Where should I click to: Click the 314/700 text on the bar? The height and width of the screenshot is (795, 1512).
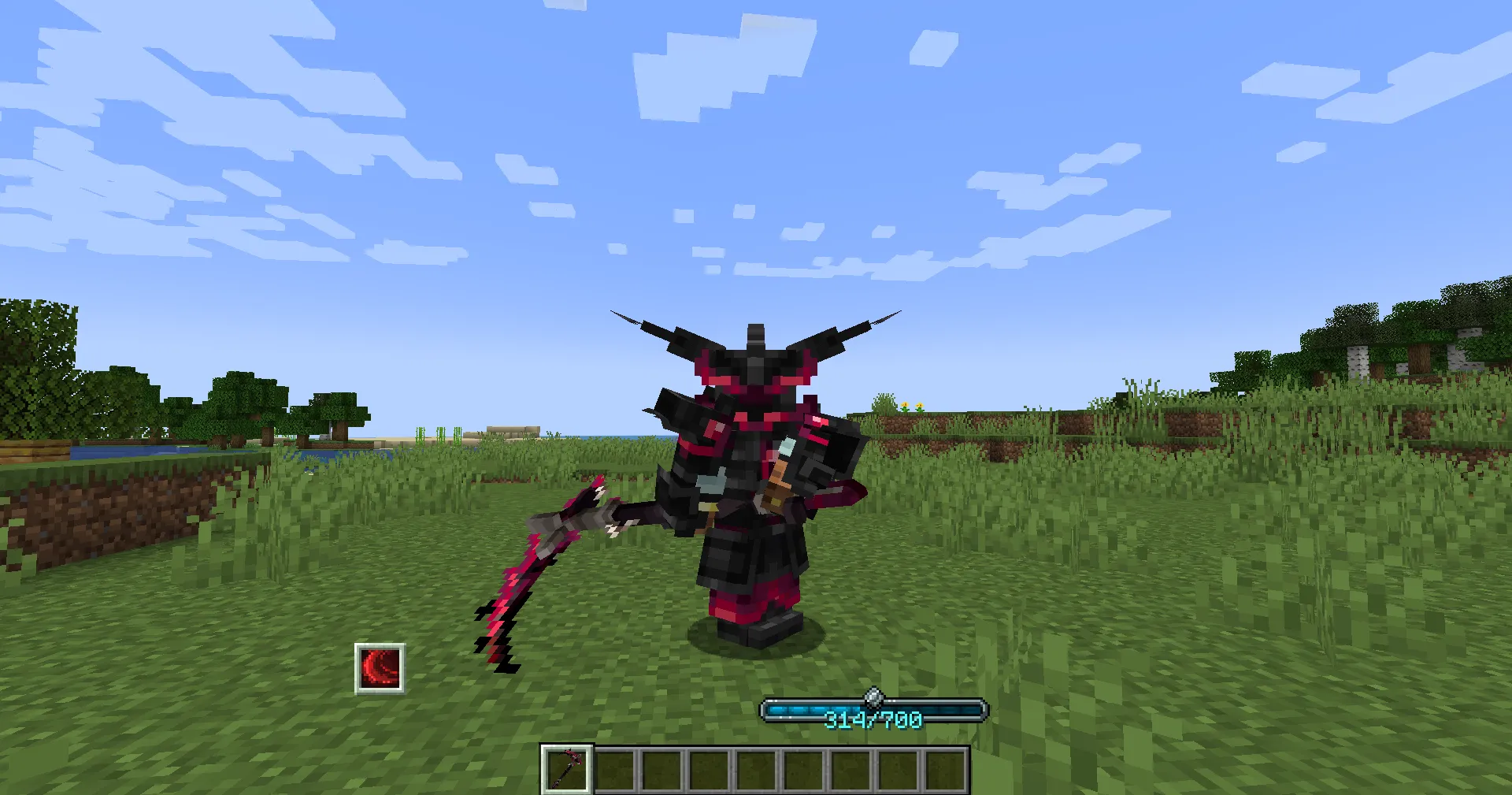tap(873, 718)
